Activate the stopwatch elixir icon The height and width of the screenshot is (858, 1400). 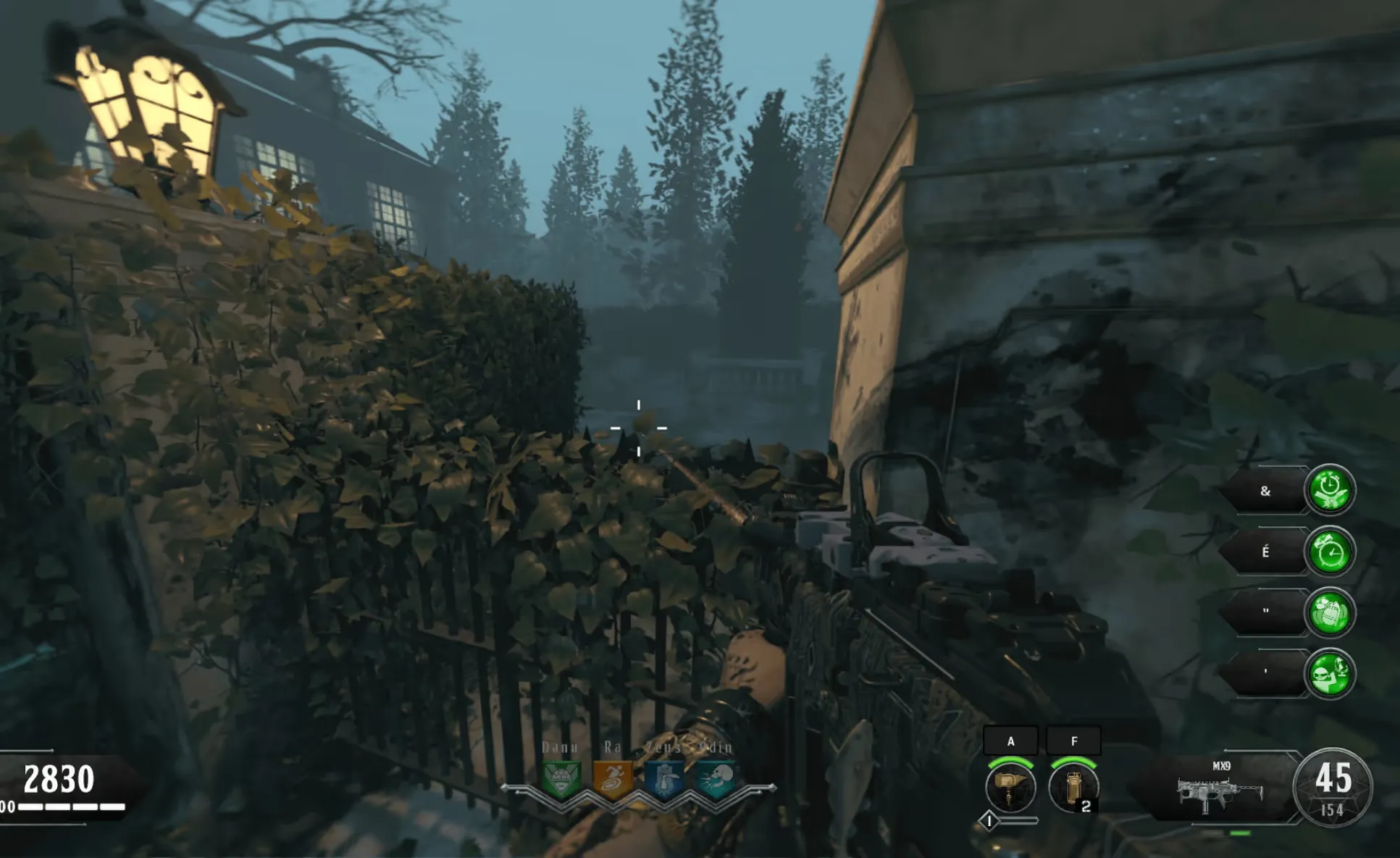(1330, 490)
